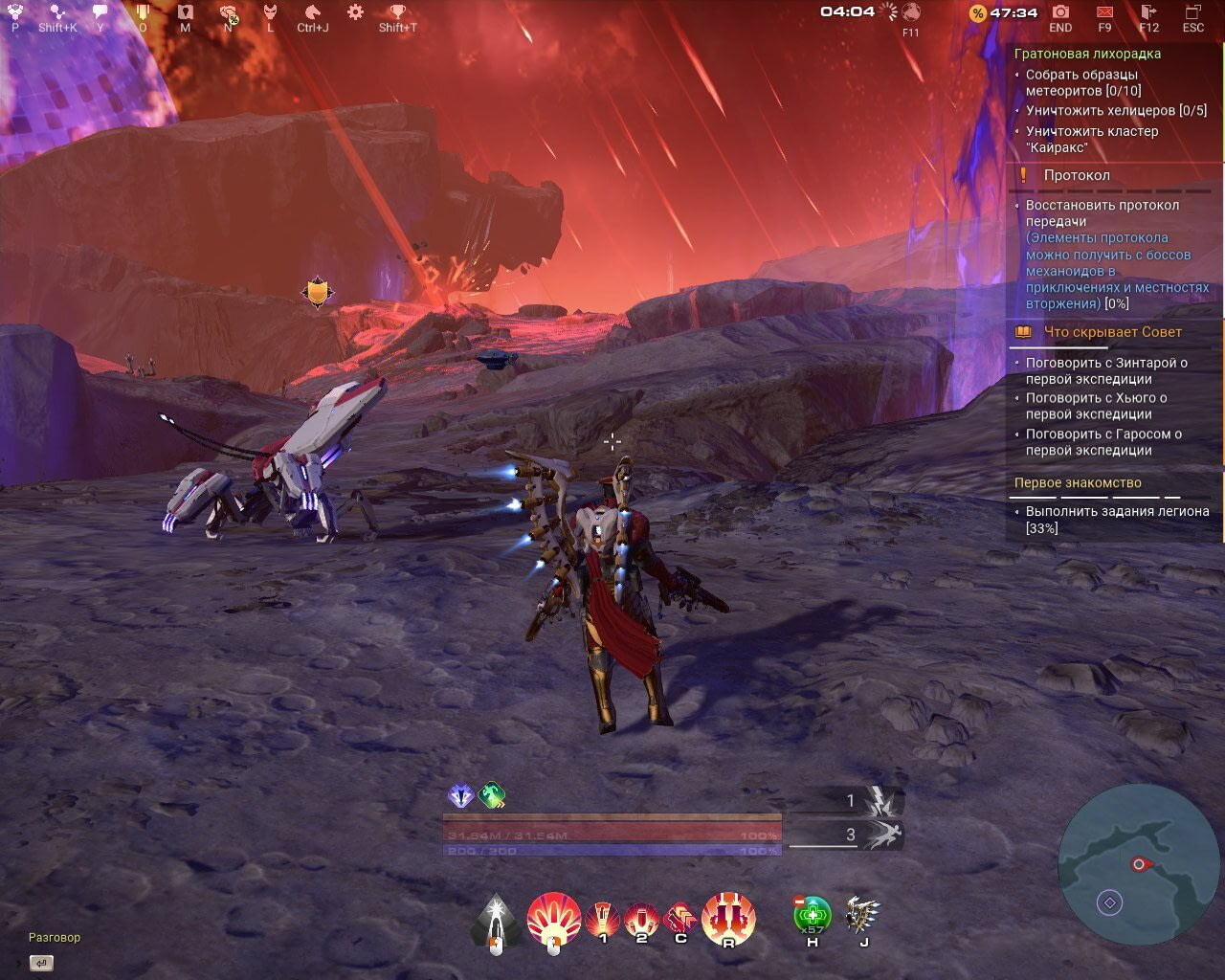Open the settings gear in the top bar
The width and height of the screenshot is (1225, 980).
[355, 12]
